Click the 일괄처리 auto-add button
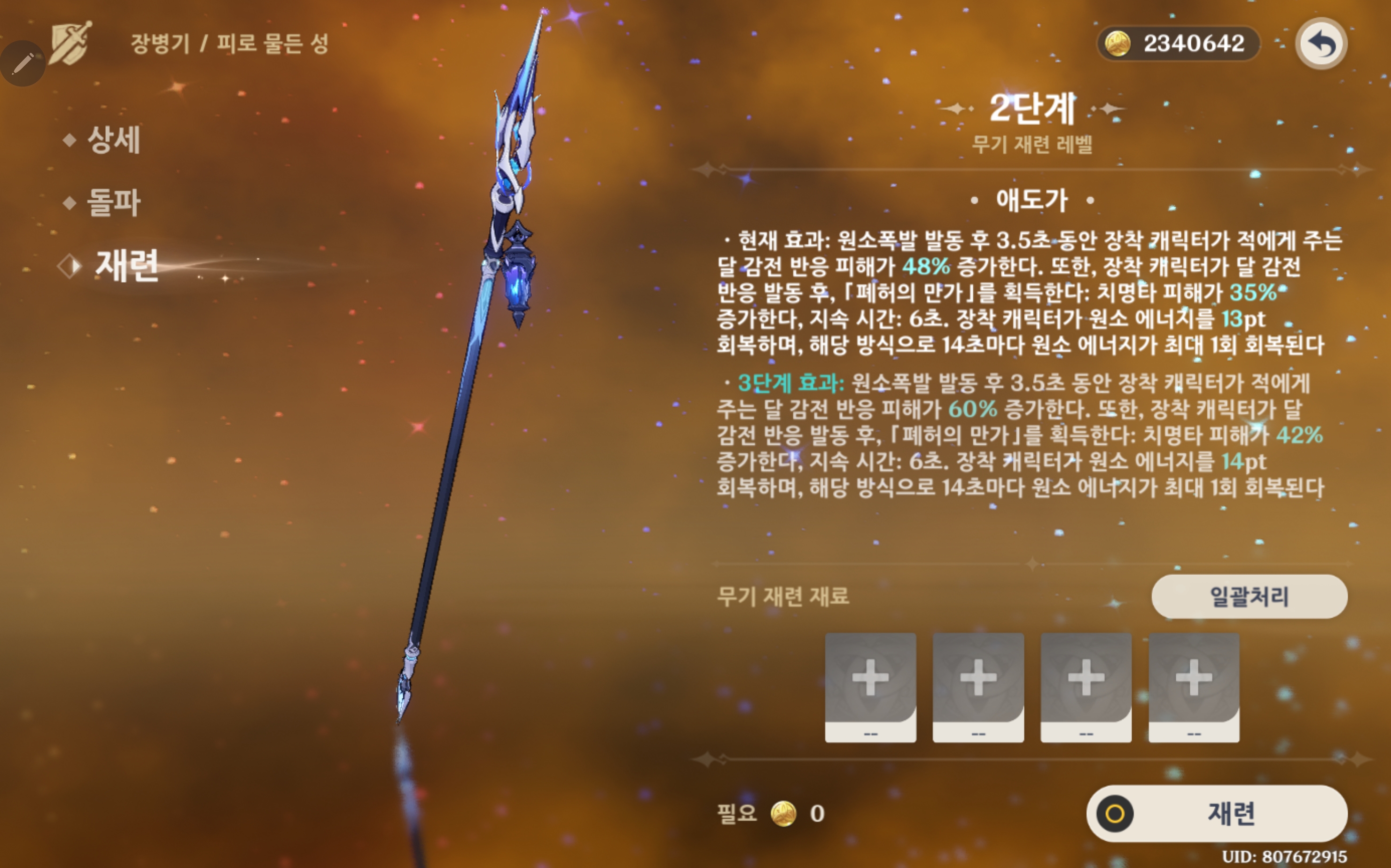Screen dimensions: 1391x868 pyautogui.click(x=1249, y=597)
